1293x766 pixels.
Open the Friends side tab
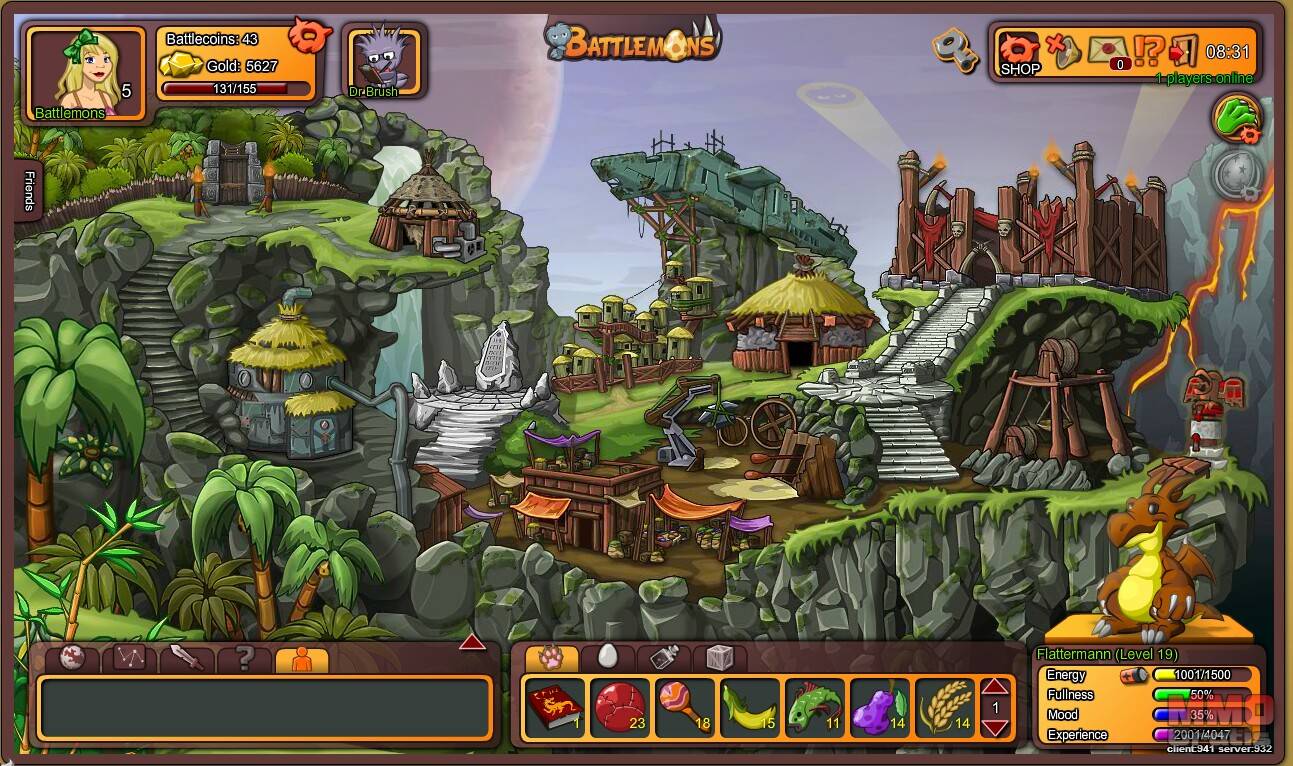pos(28,191)
